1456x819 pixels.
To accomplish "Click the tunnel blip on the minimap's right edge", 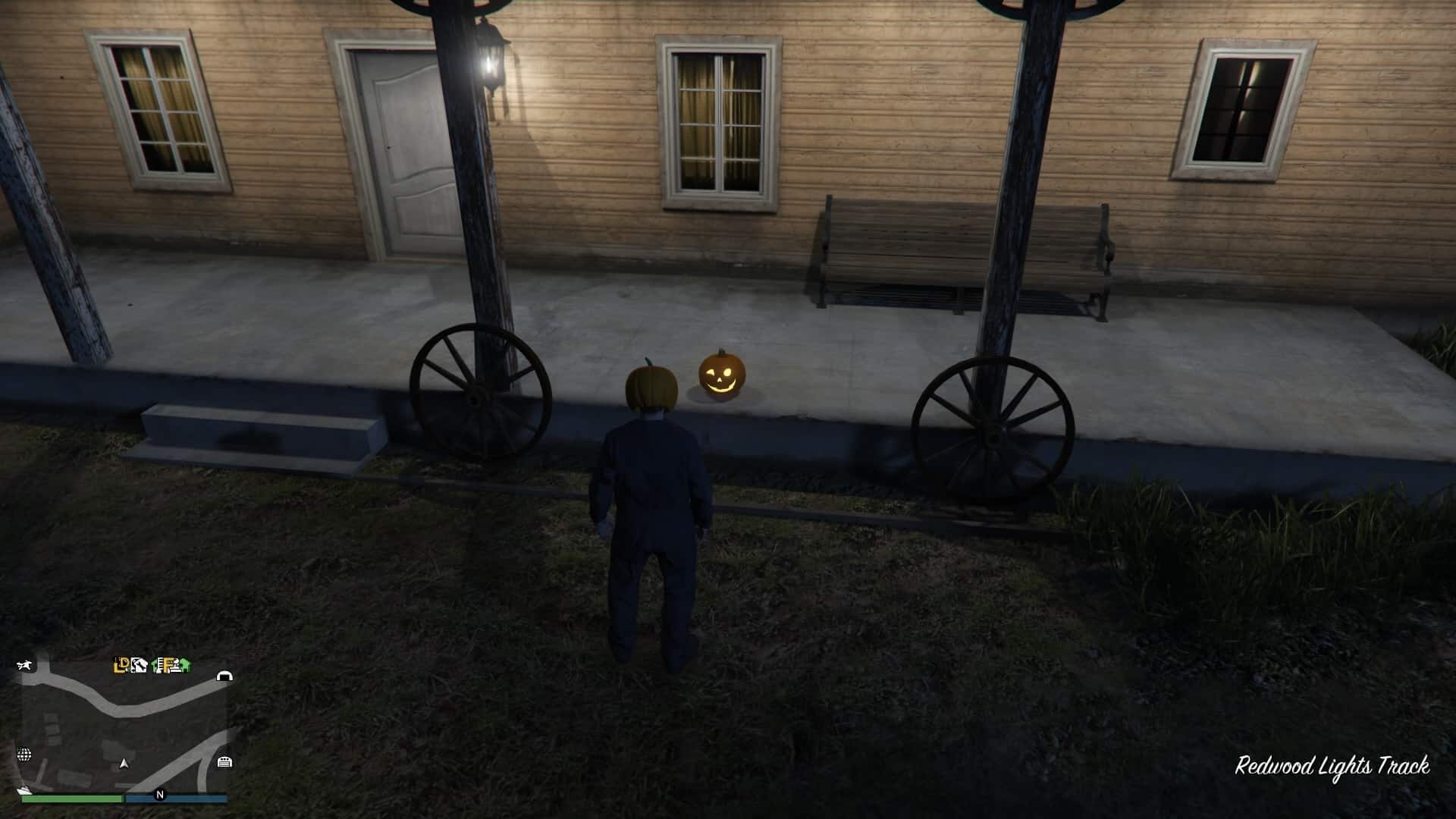I will click(x=224, y=676).
